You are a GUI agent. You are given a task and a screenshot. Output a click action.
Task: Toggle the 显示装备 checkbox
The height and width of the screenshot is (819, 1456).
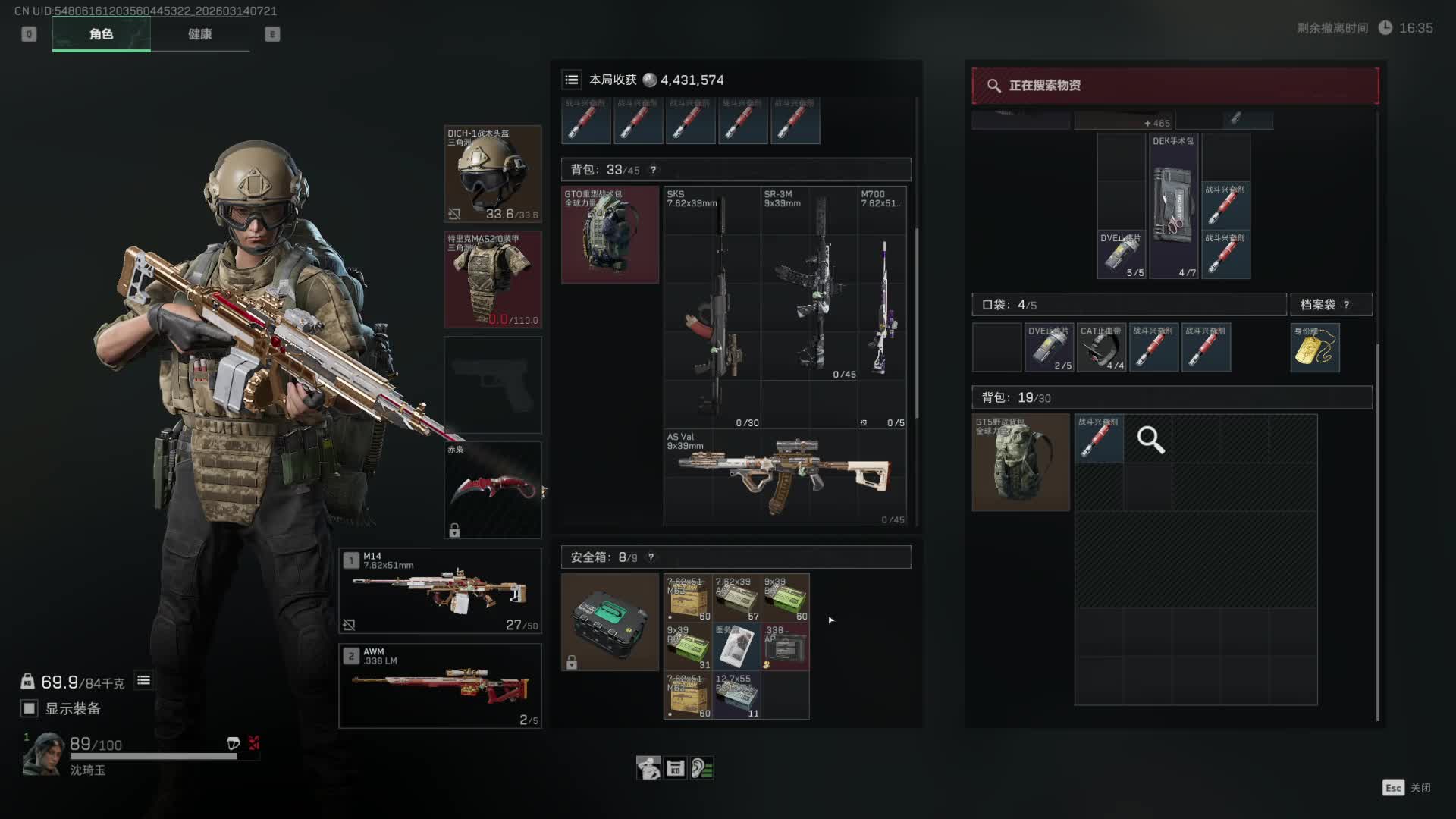point(30,708)
